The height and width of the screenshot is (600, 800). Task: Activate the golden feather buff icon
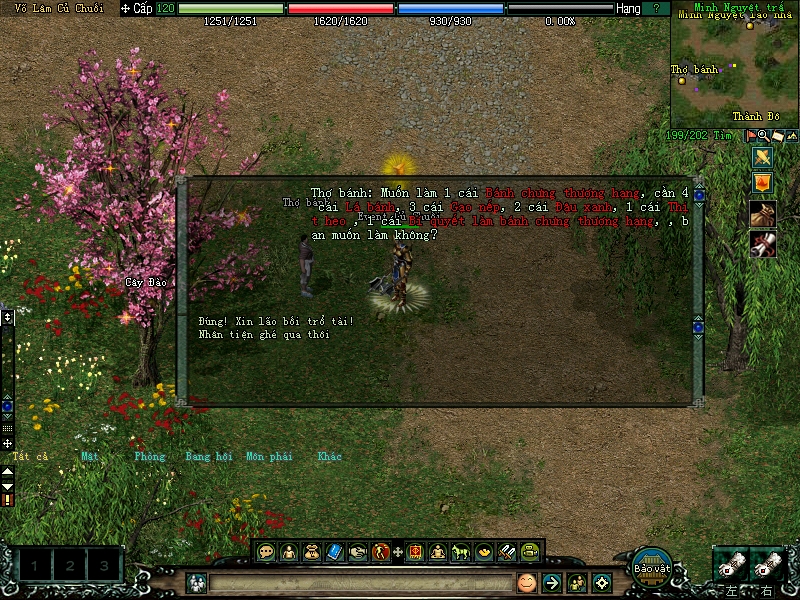pos(763,157)
